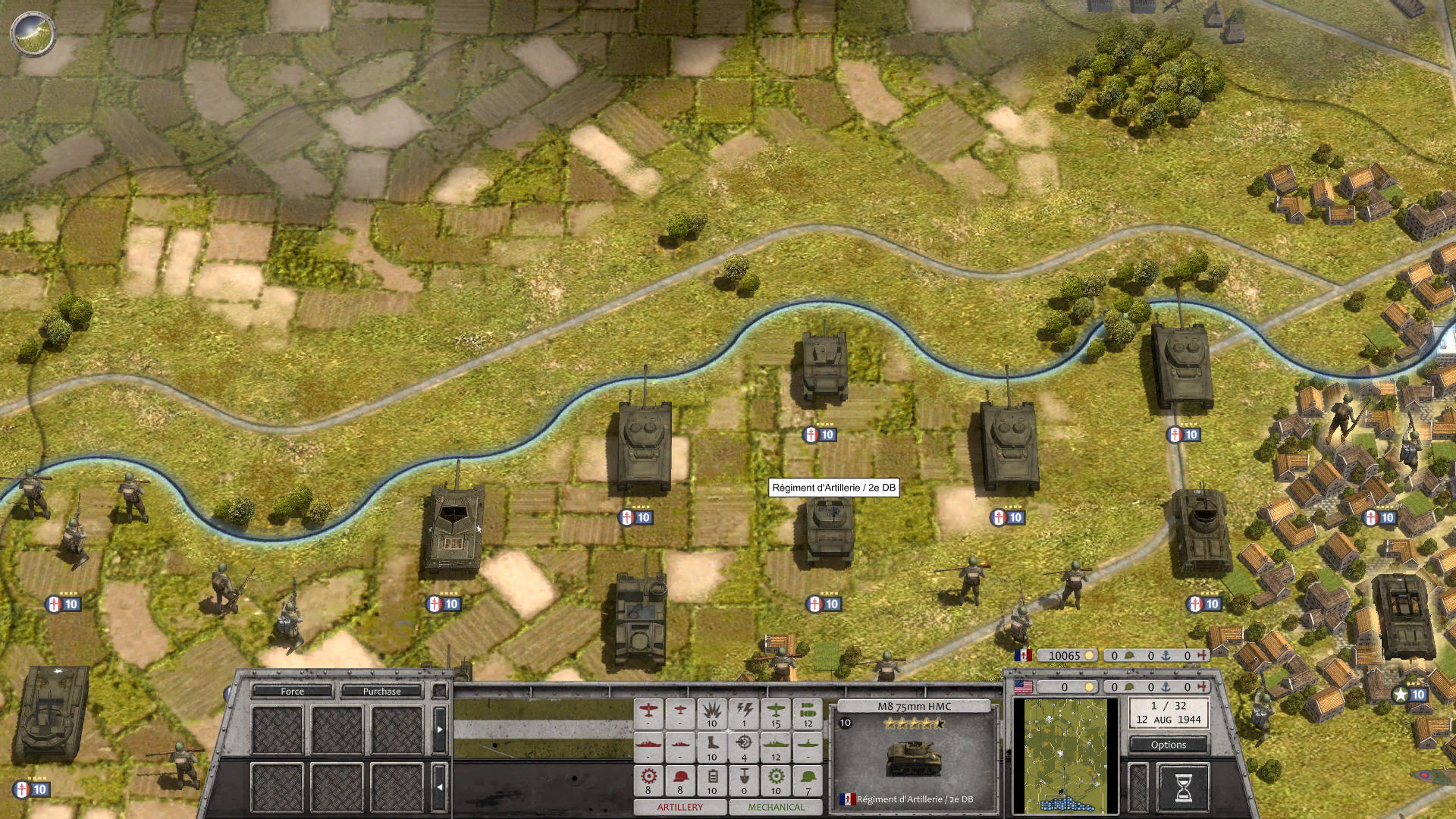This screenshot has width=1456, height=819.
Task: Switch to the Force tab
Action: pos(293,692)
